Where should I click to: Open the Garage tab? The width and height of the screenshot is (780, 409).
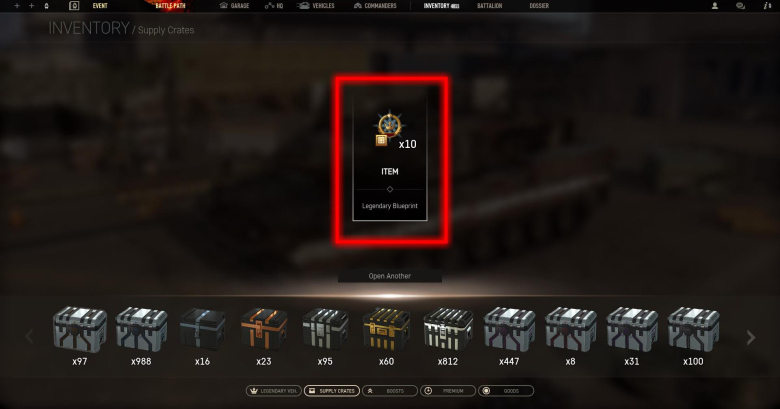tap(234, 6)
